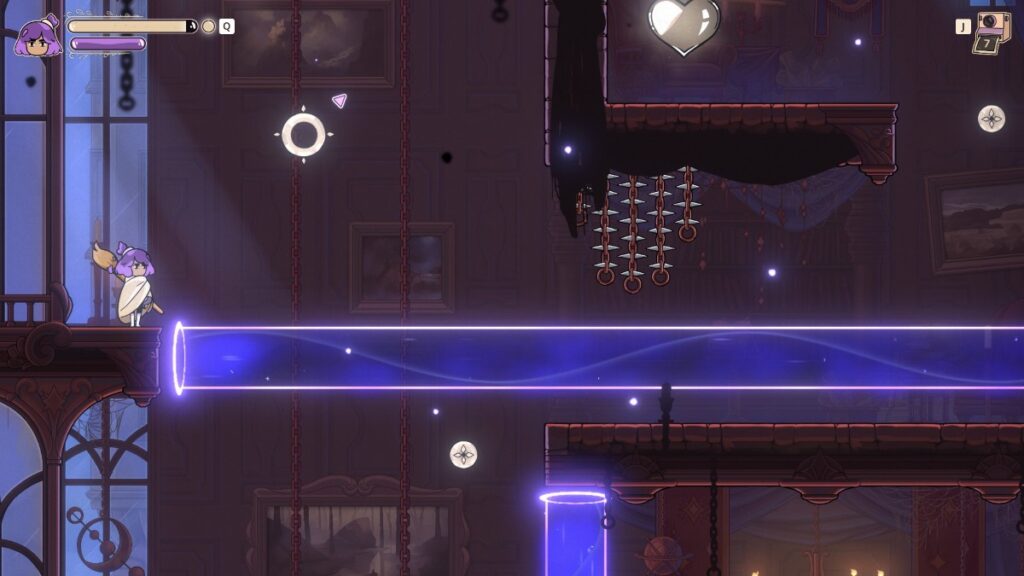1024x576 pixels.
Task: Click the round charge orb beside the health bar
Action: click(208, 26)
